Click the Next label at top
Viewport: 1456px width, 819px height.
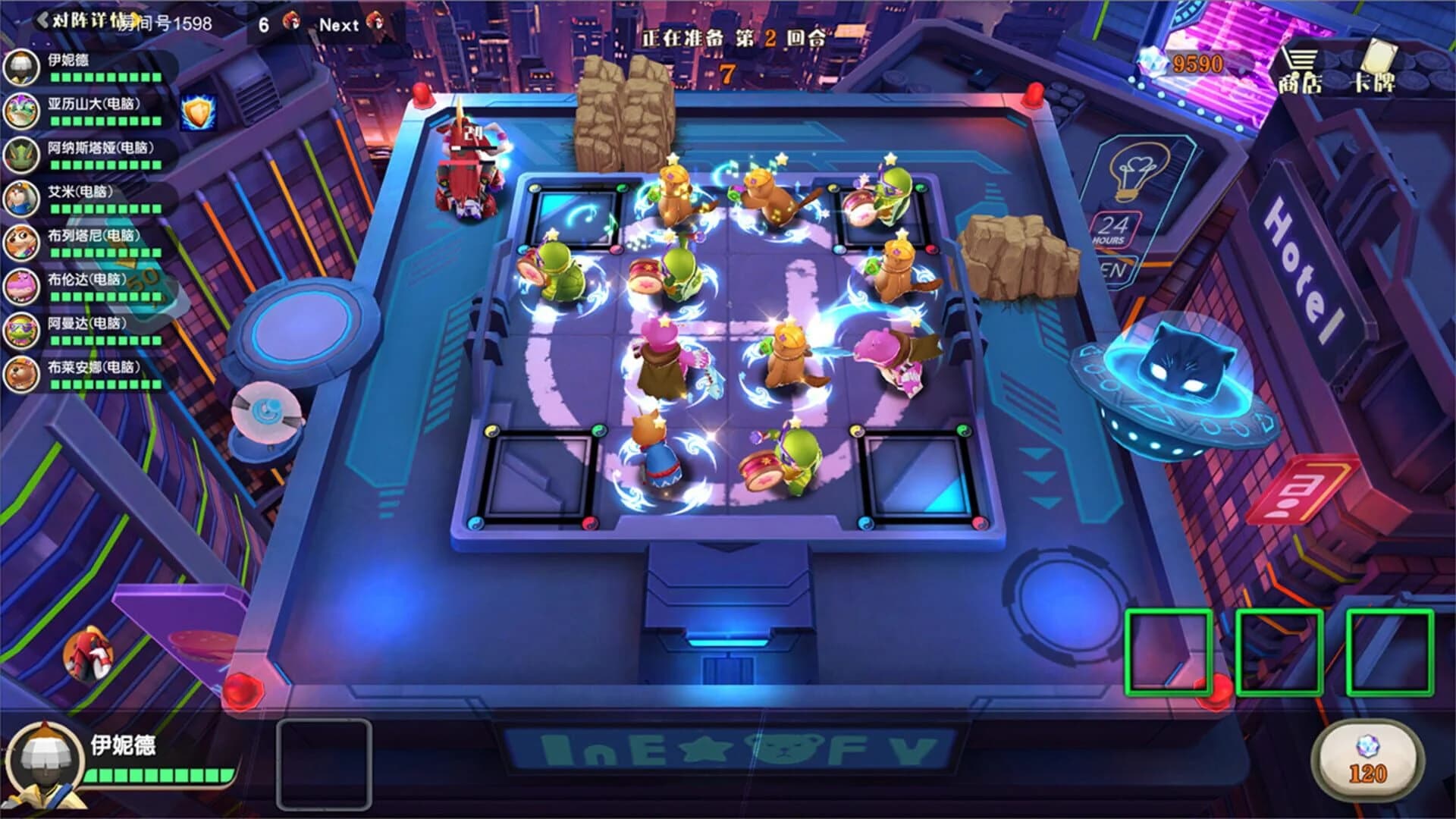(x=340, y=23)
